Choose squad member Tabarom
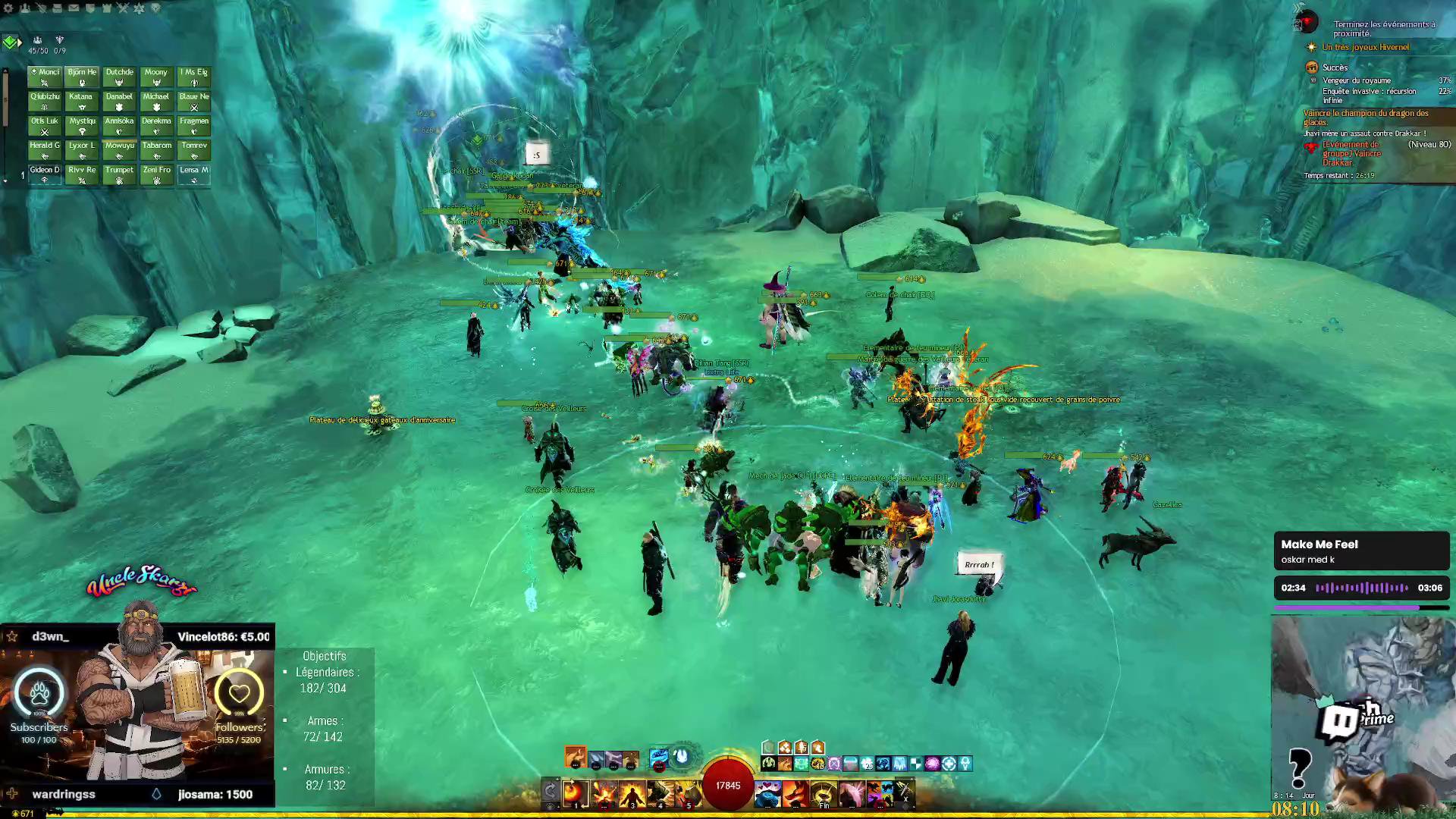1456x819 pixels. tap(156, 149)
